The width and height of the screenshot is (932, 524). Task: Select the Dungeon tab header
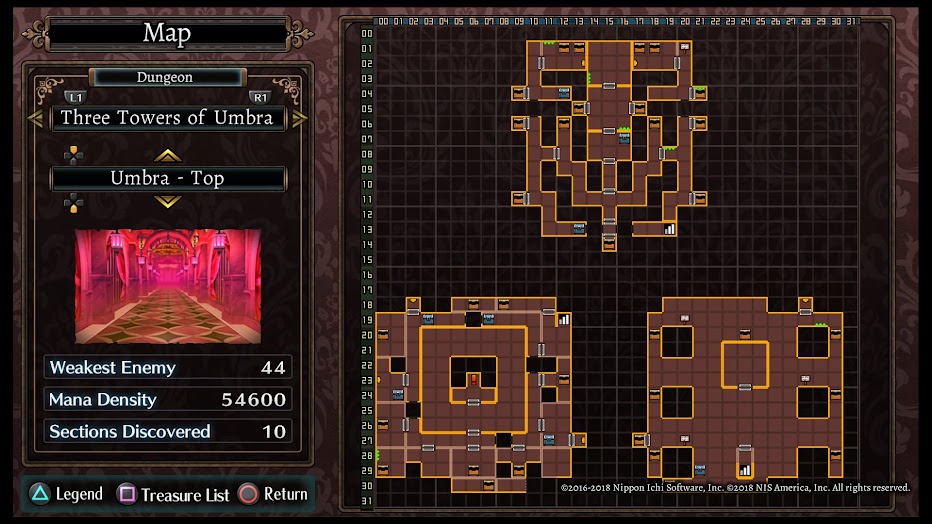pos(167,77)
